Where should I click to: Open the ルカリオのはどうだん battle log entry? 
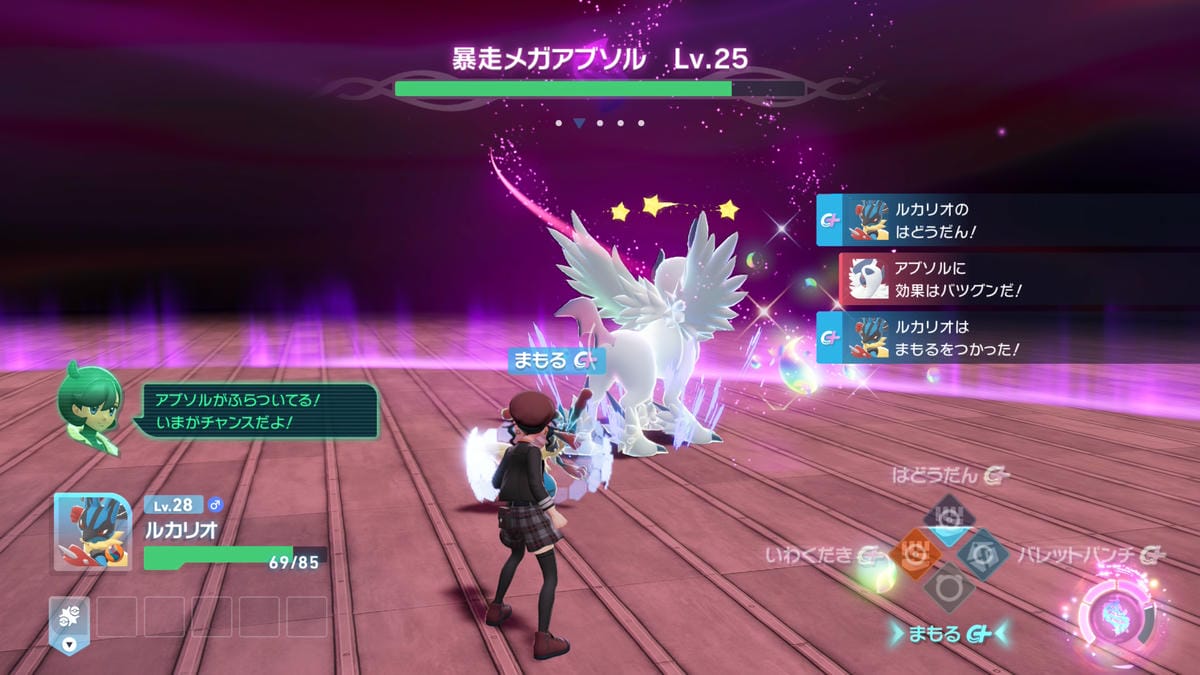1005,219
